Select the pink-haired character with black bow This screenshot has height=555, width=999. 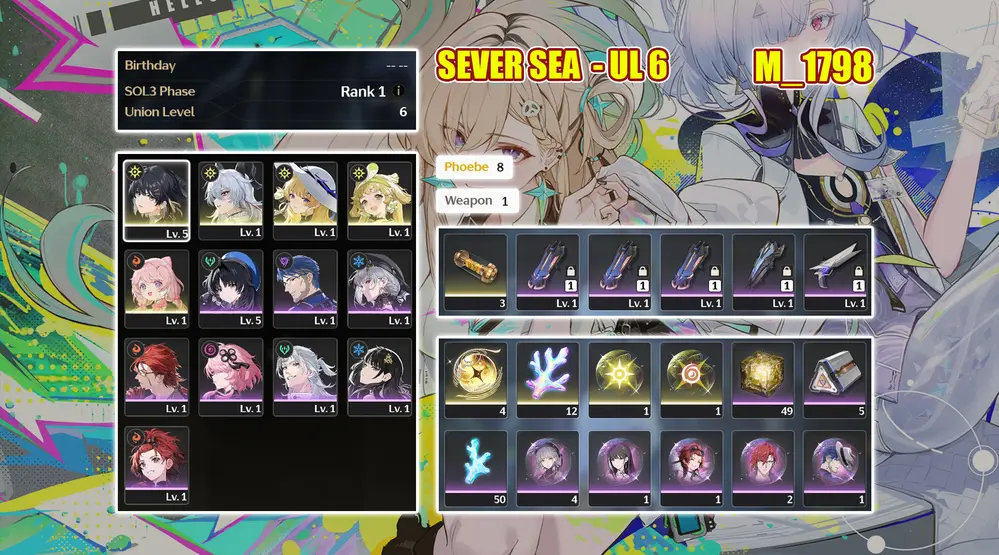231,376
